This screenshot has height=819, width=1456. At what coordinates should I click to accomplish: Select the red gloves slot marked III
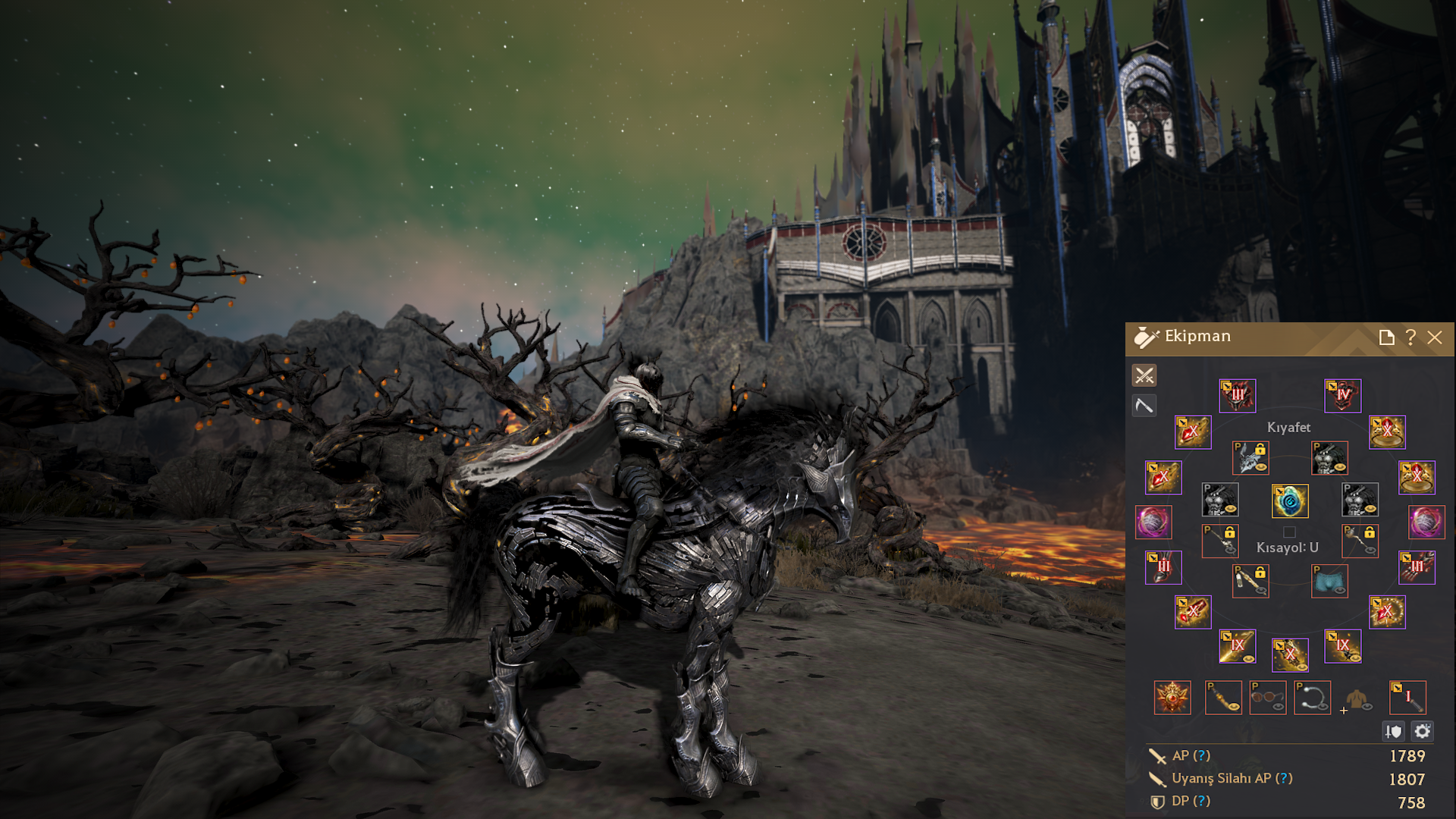coord(1417,568)
